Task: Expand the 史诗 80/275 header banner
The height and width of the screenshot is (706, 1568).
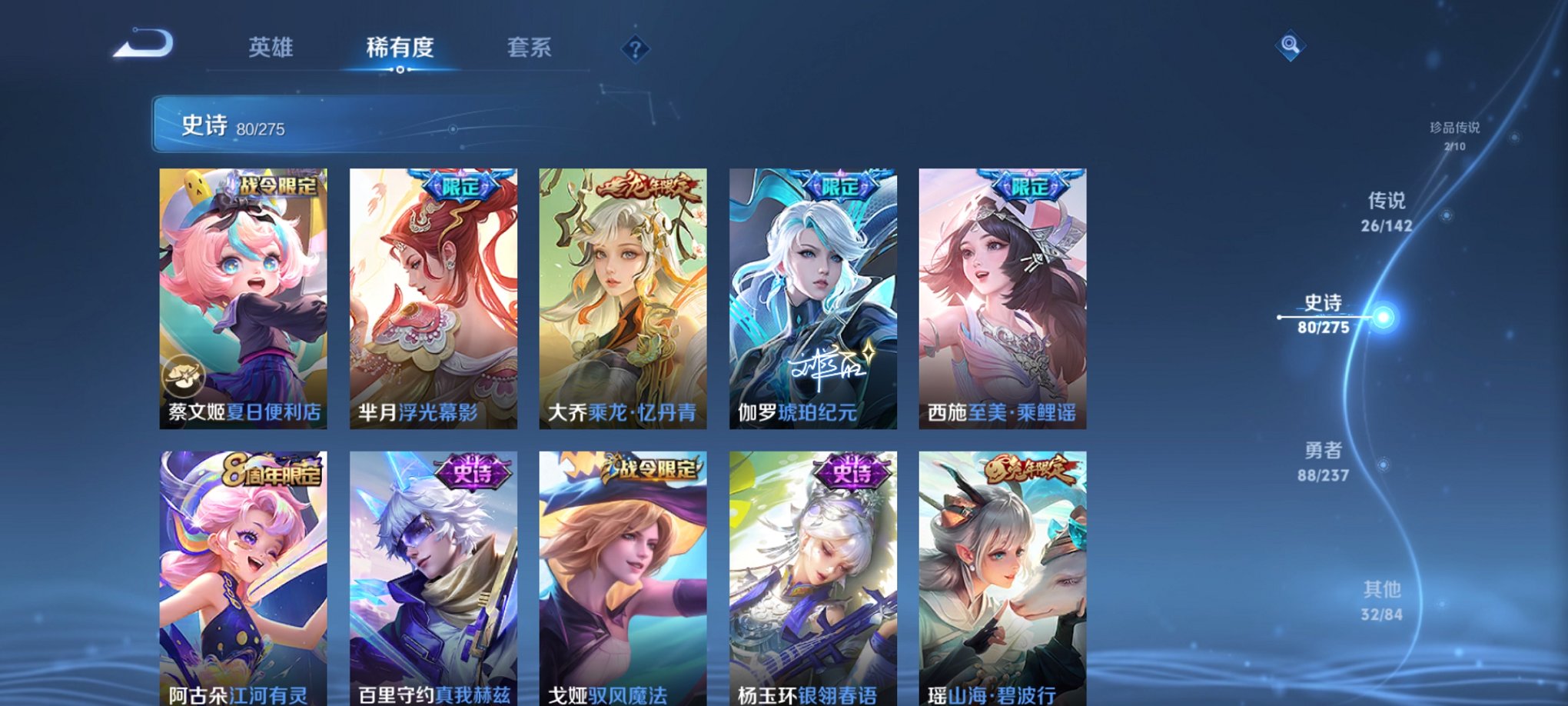Action: pos(307,125)
